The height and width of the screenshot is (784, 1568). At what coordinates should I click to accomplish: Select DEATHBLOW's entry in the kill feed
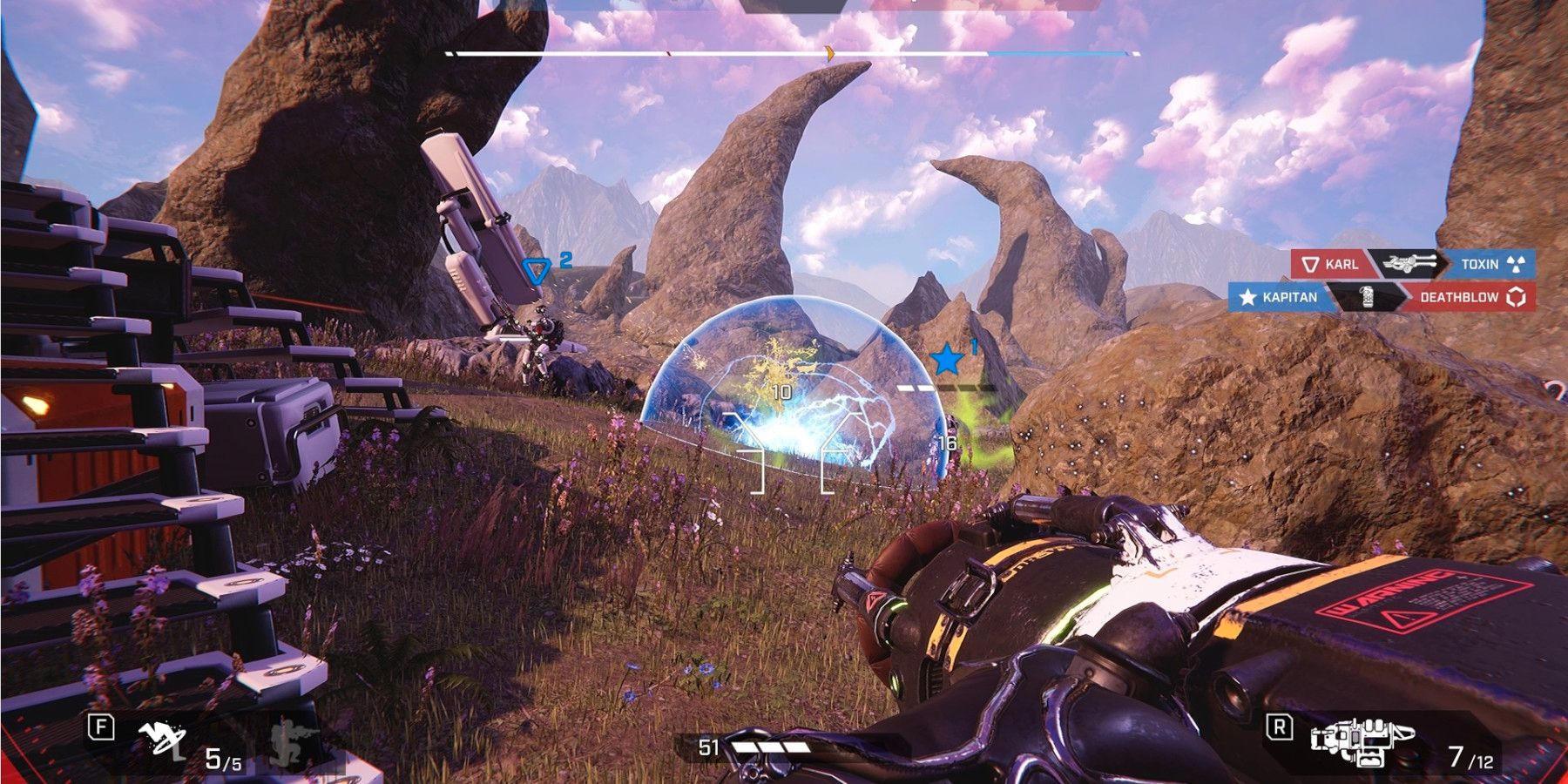(1459, 297)
